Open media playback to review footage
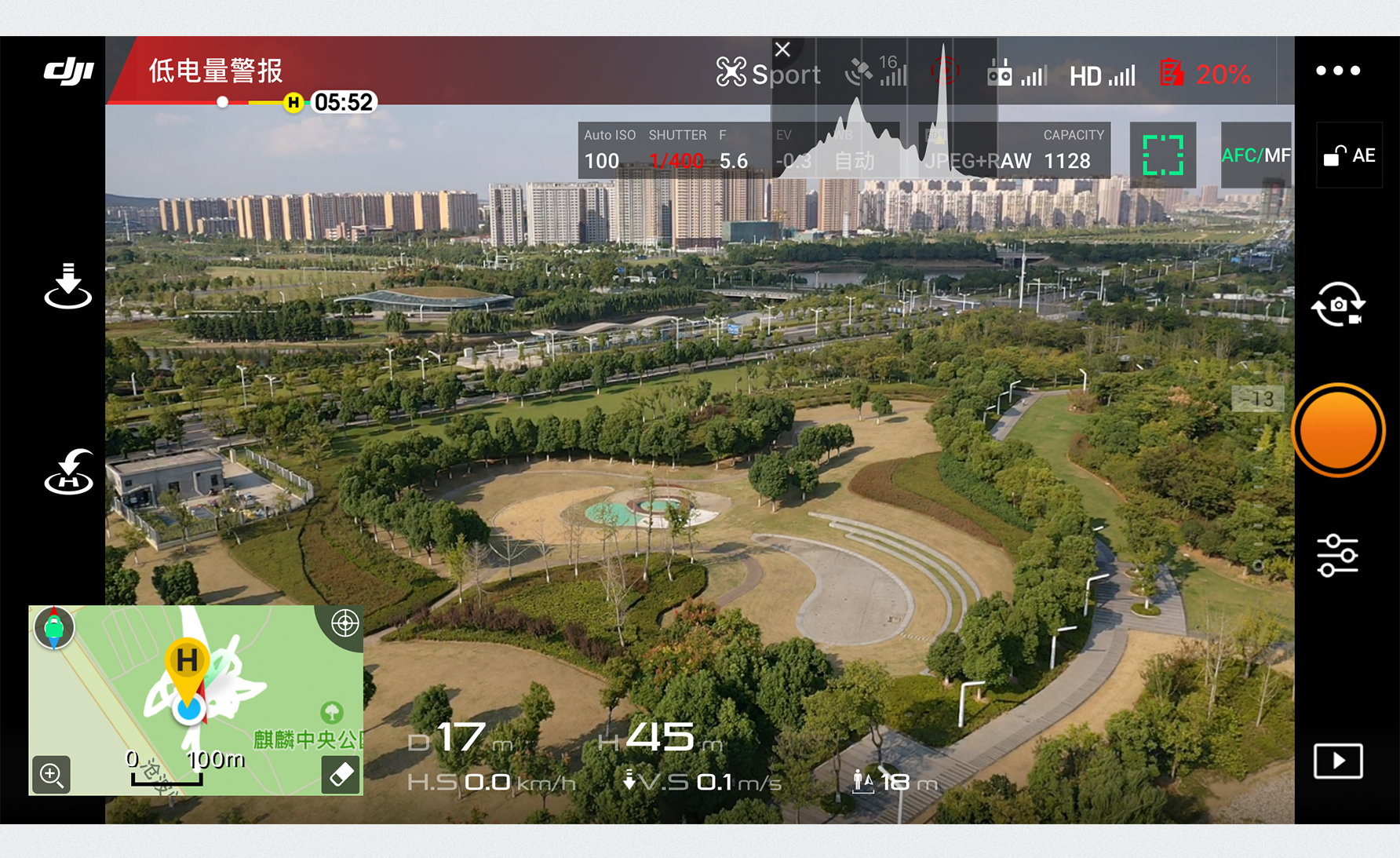This screenshot has height=858, width=1400. 1337,760
